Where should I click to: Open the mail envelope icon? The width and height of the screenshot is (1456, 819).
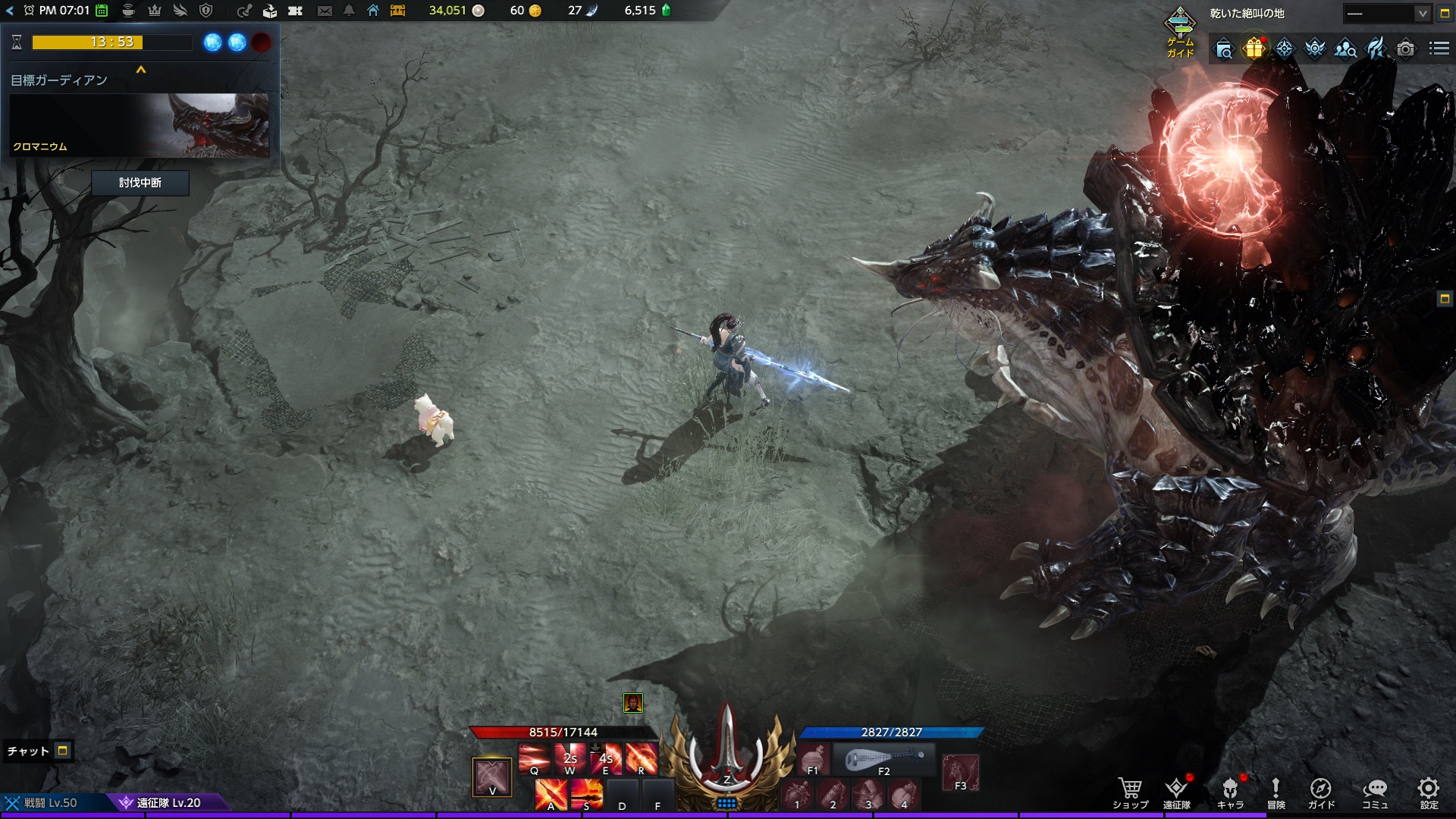coord(325,11)
